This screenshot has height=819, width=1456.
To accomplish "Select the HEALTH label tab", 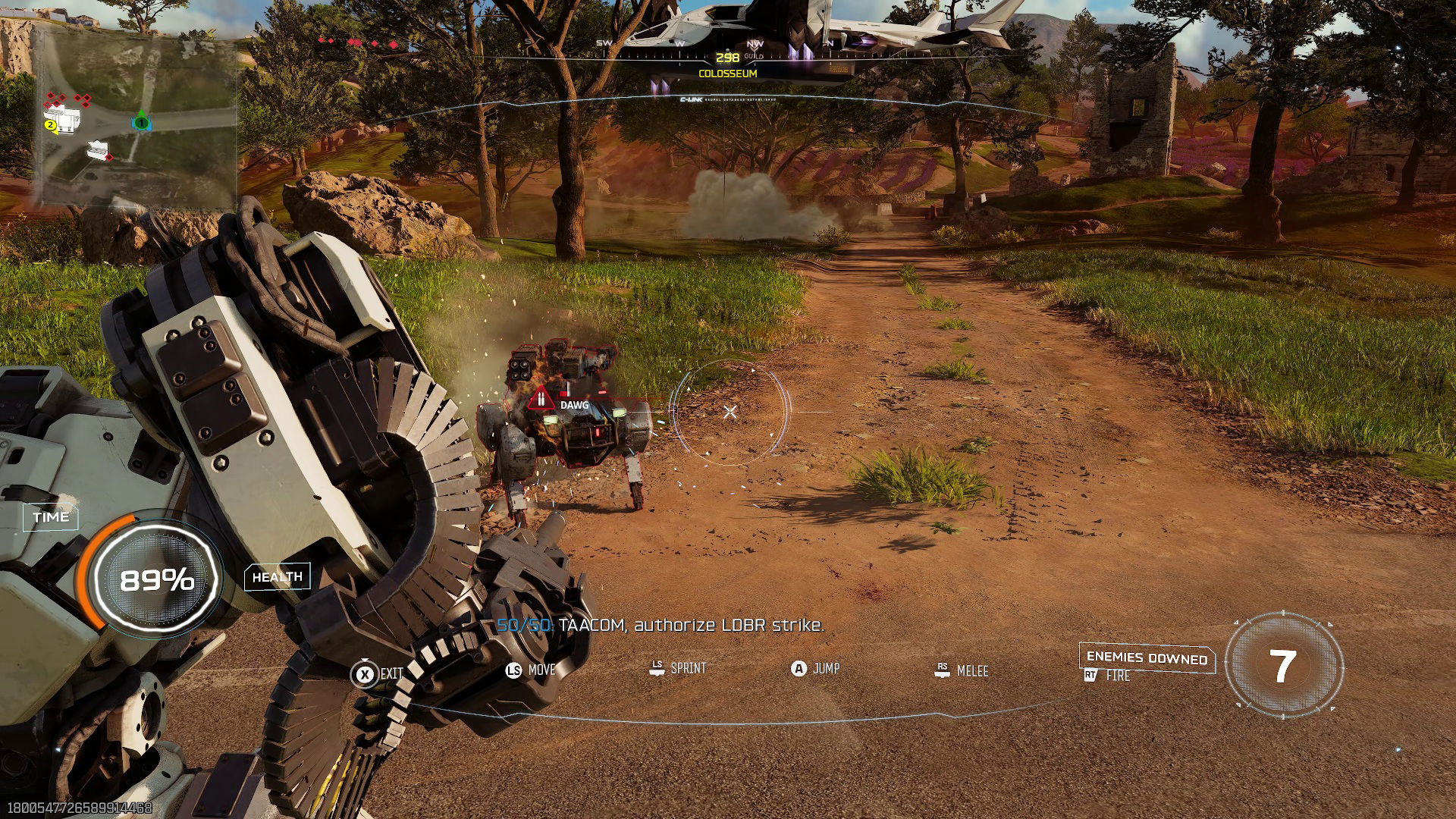I will coord(277,576).
